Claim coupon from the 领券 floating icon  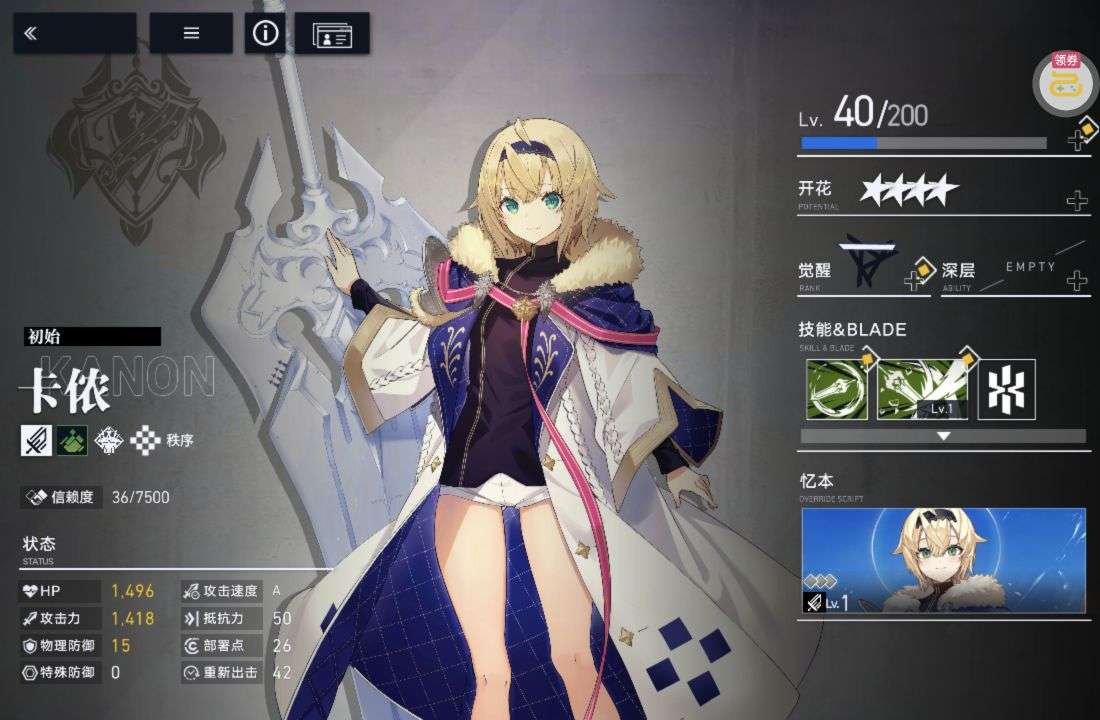pyautogui.click(x=1066, y=81)
